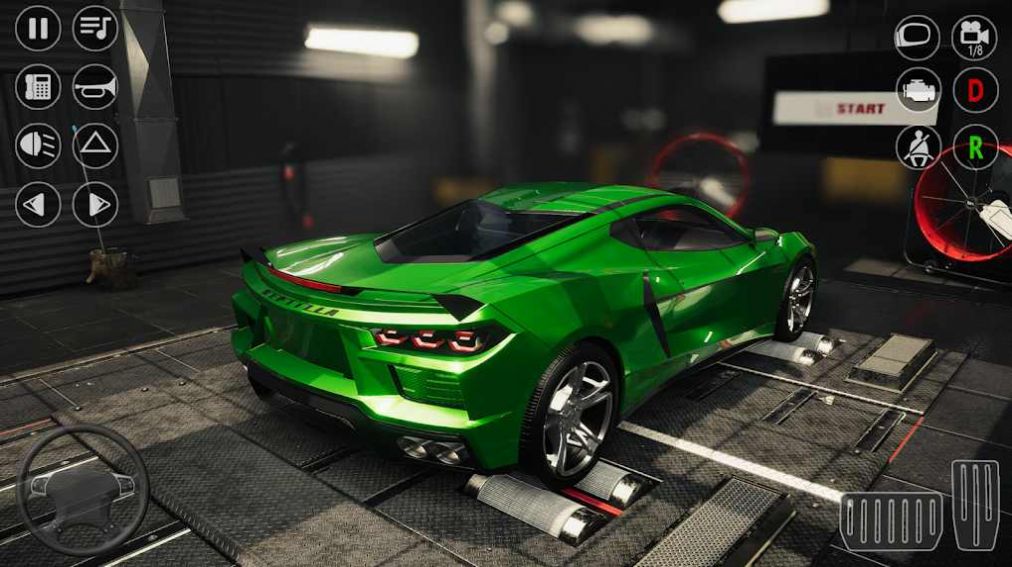
Task: Turn on the right turn signal
Action: [96, 205]
